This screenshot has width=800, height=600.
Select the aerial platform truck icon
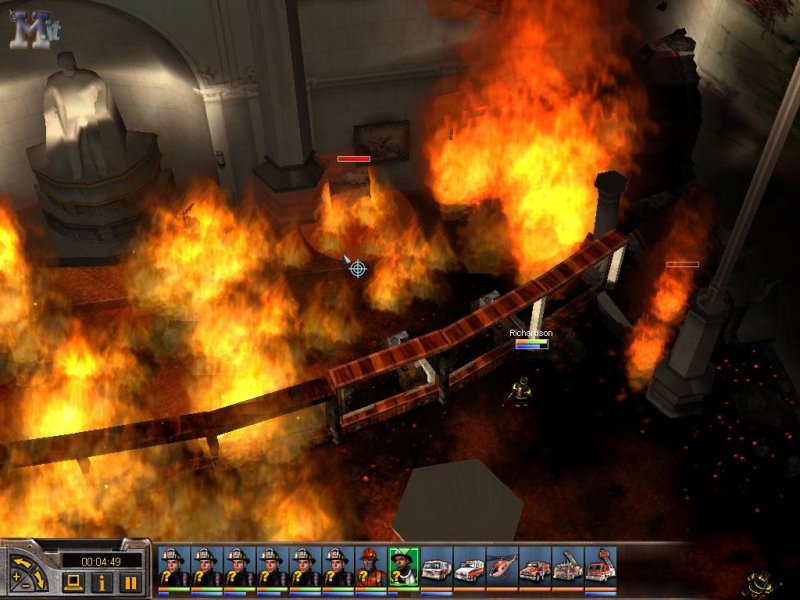pos(600,568)
